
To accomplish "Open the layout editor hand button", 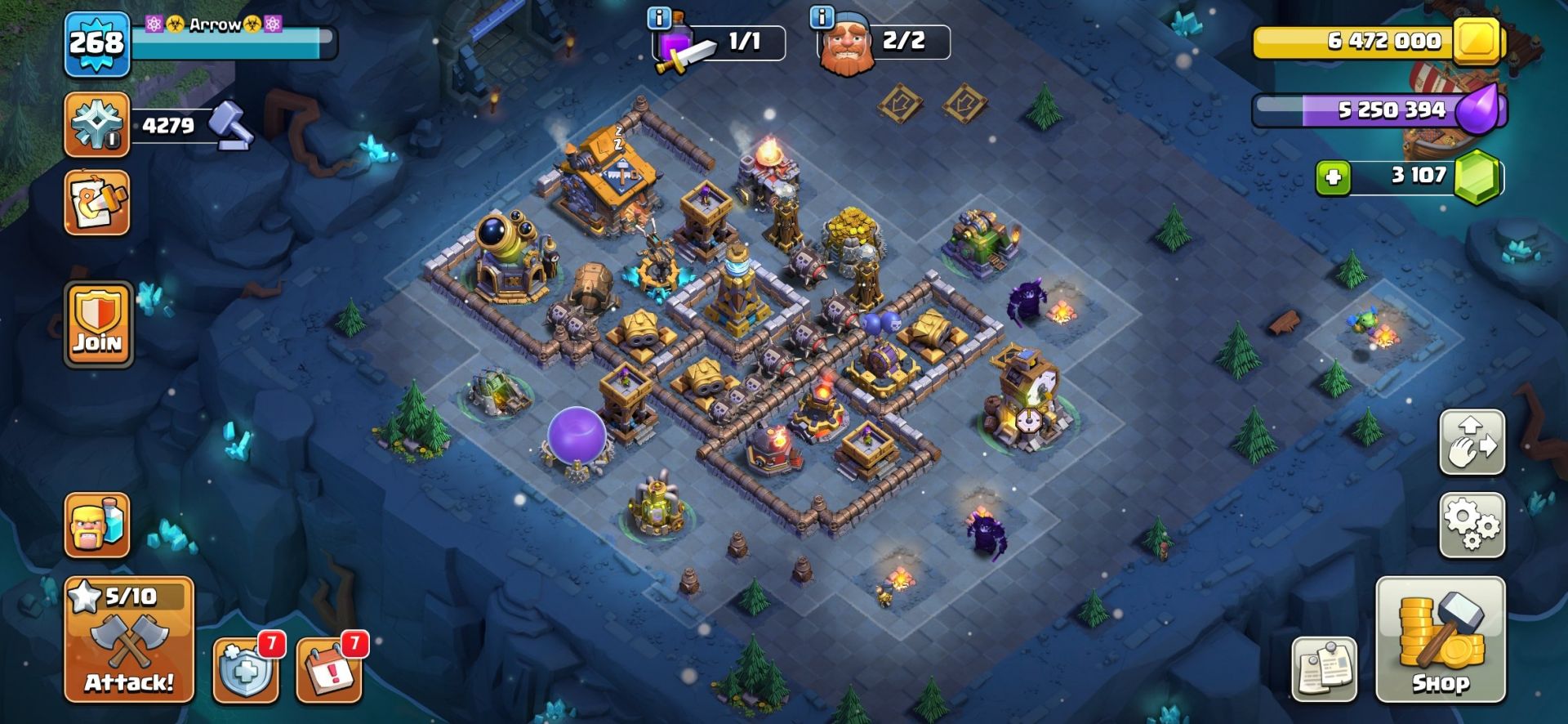I will click(1472, 442).
